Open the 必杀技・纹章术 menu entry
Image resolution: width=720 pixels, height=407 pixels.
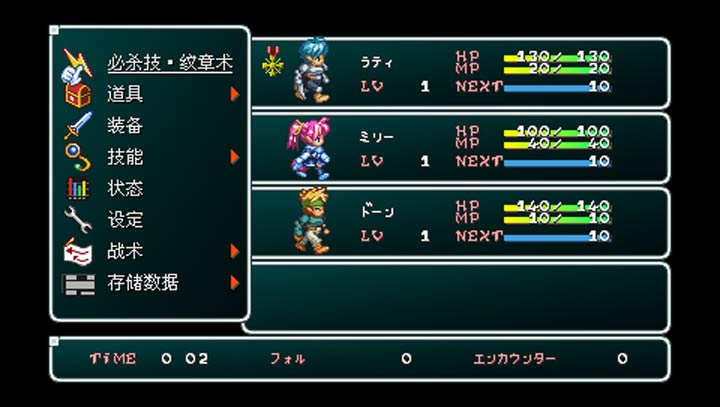pyautogui.click(x=169, y=63)
